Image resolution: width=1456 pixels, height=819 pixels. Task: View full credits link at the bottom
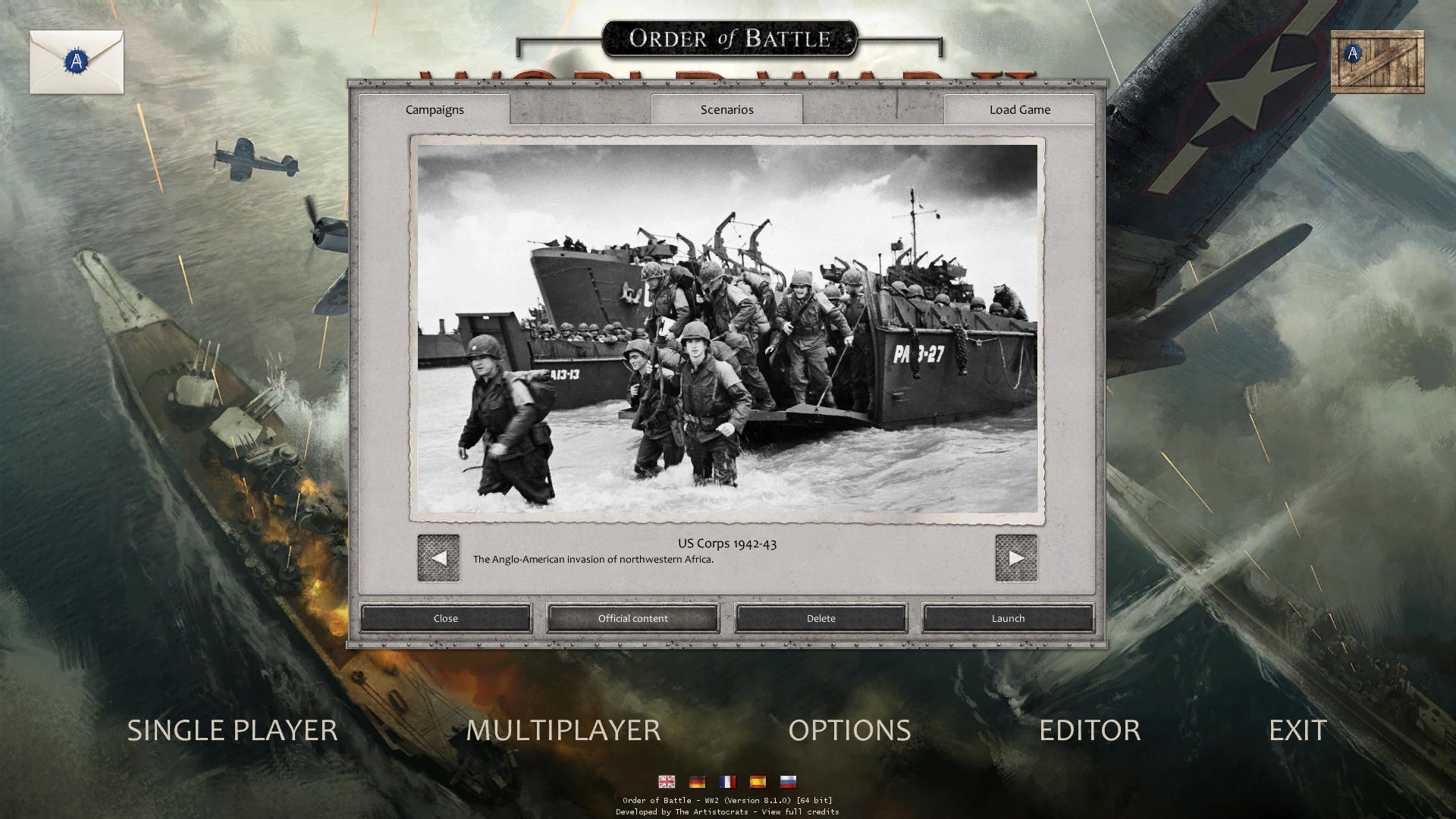(798, 811)
